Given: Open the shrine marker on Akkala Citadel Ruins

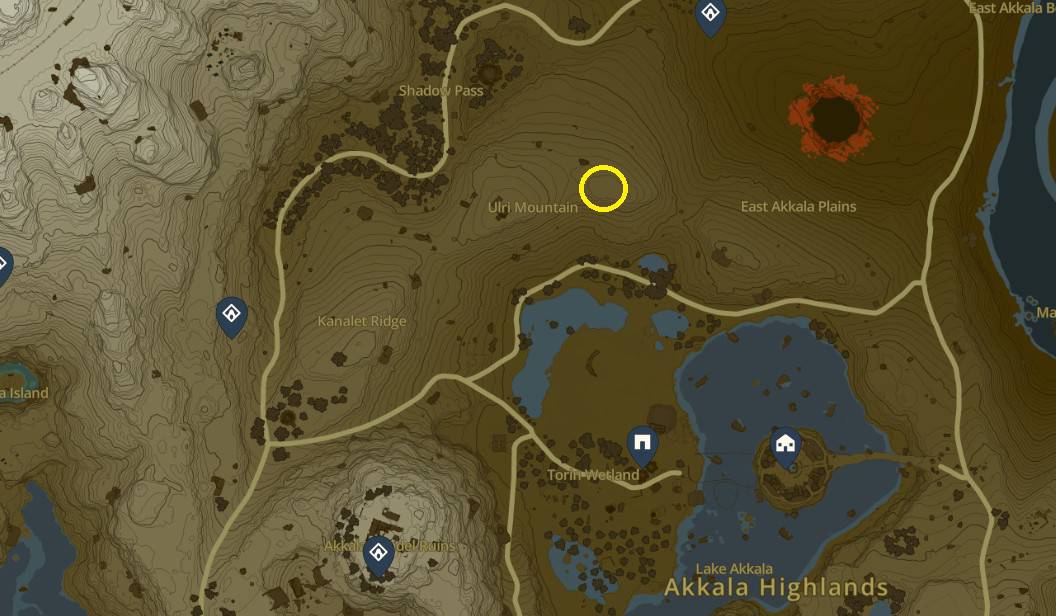Looking at the screenshot, I should [x=378, y=553].
